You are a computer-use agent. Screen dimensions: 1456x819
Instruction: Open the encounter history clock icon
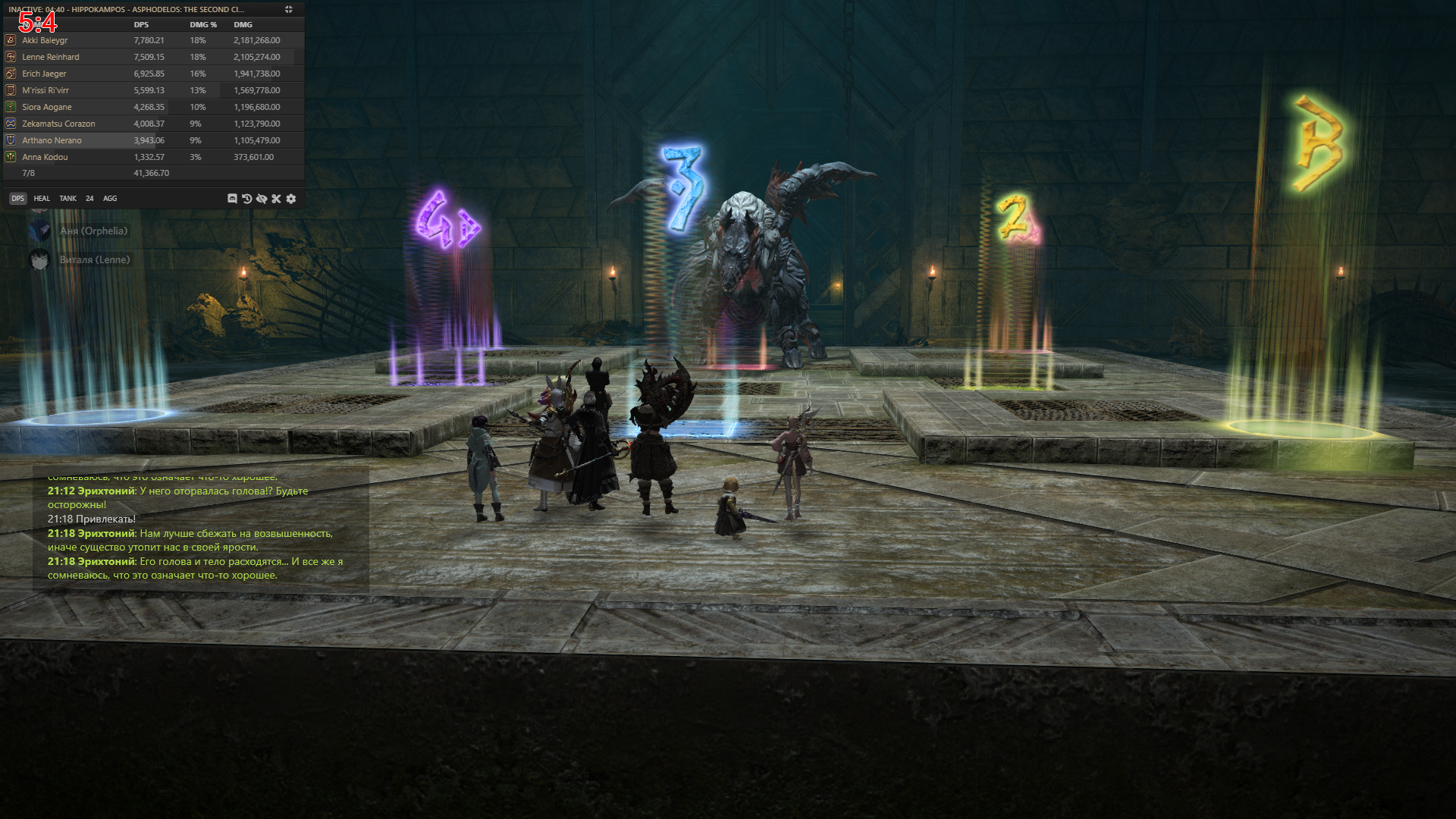[x=247, y=199]
